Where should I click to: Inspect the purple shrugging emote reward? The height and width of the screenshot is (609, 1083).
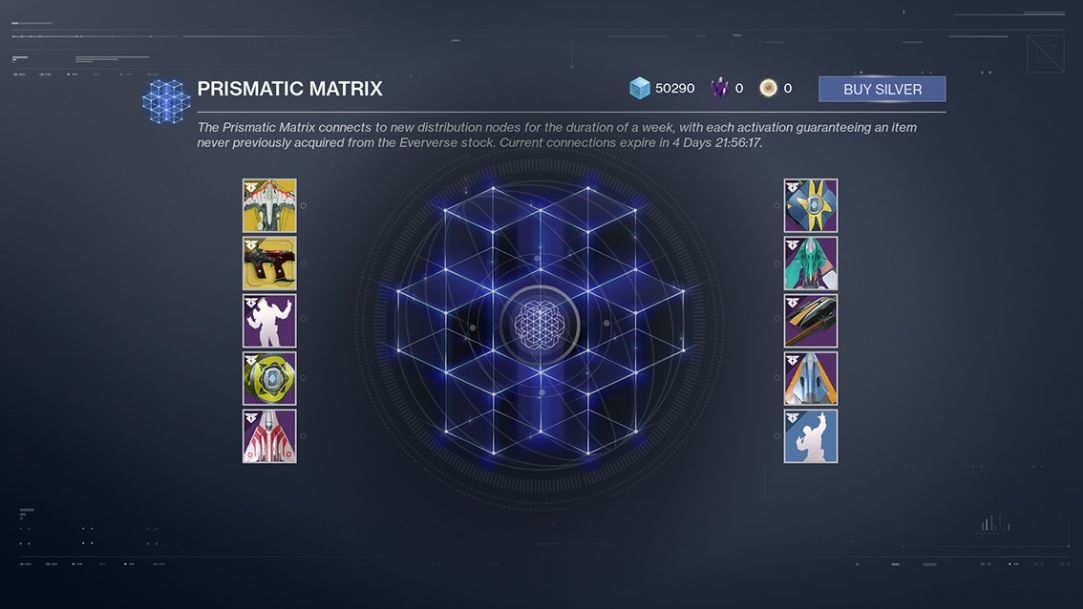(269, 321)
